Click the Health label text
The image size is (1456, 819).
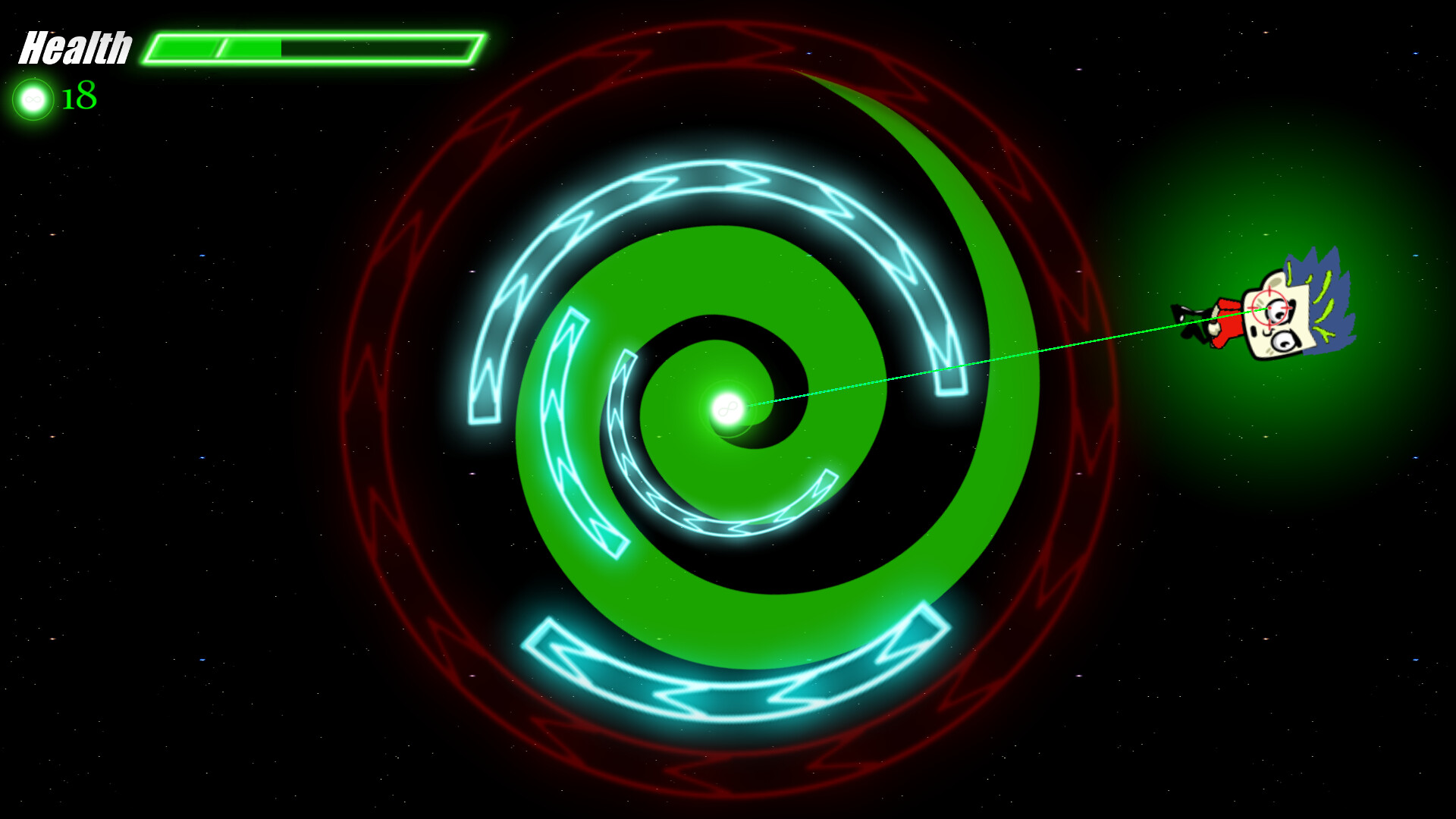click(x=76, y=47)
